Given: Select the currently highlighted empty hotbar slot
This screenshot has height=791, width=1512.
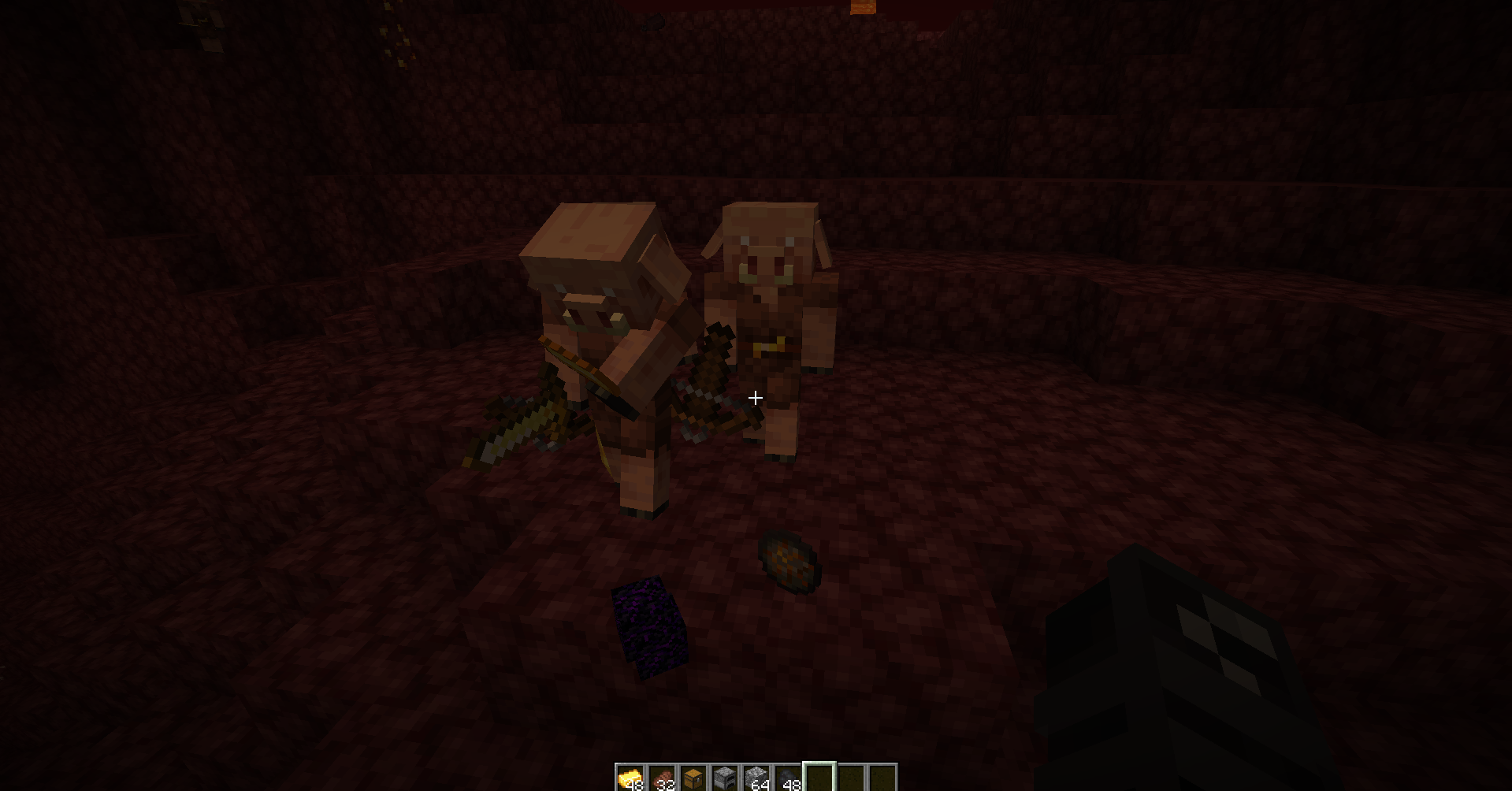Looking at the screenshot, I should (x=820, y=774).
